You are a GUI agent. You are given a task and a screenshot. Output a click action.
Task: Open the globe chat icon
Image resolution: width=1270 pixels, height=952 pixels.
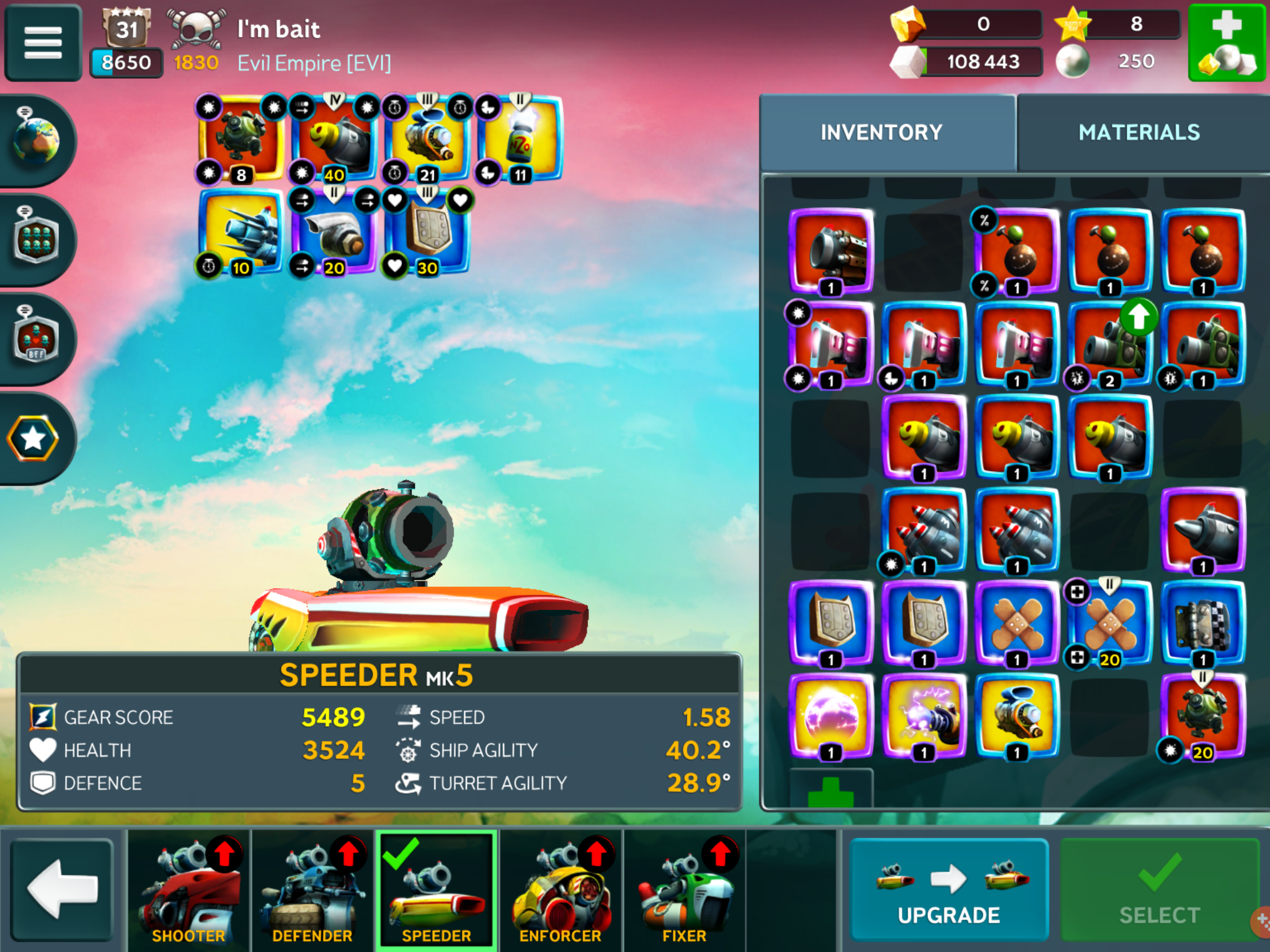[36, 140]
